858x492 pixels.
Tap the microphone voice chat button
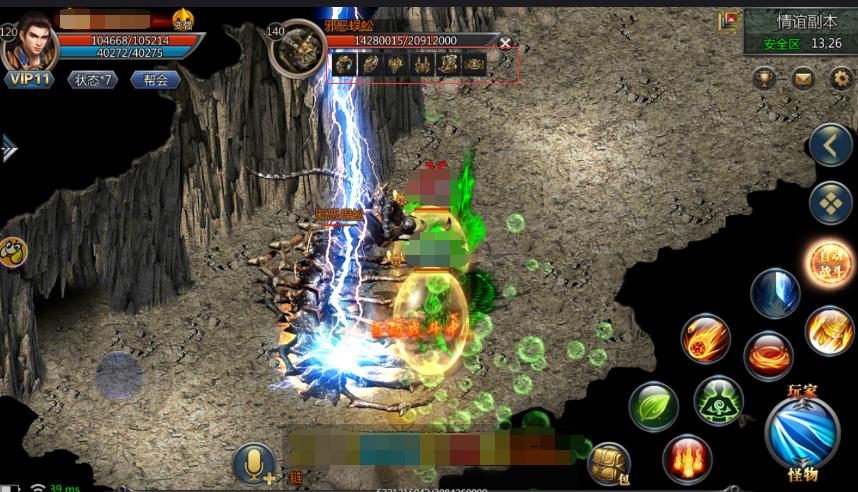(x=255, y=464)
